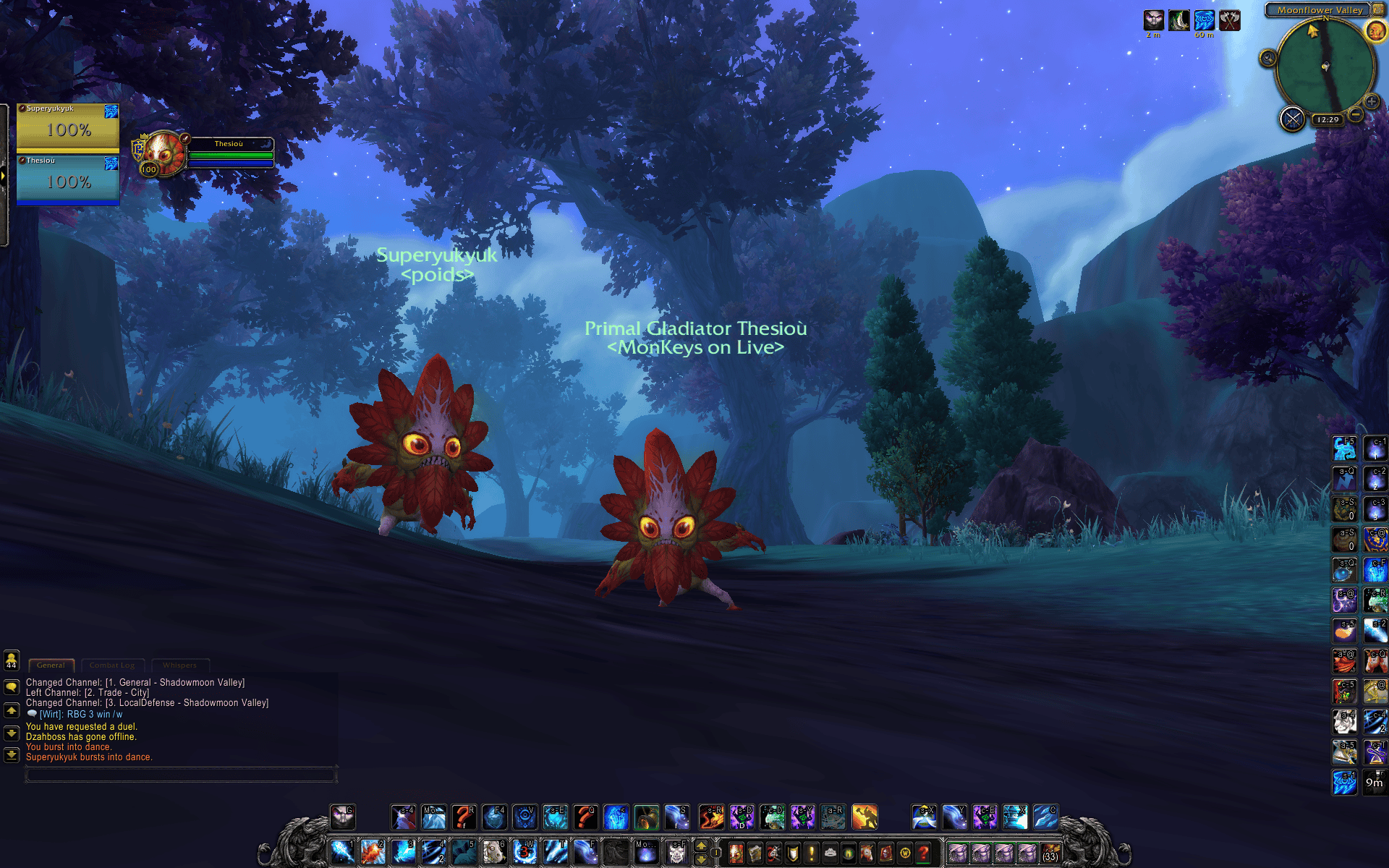The image size is (1389, 868).
Task: Click the crossed axes buff icon
Action: (1230, 20)
